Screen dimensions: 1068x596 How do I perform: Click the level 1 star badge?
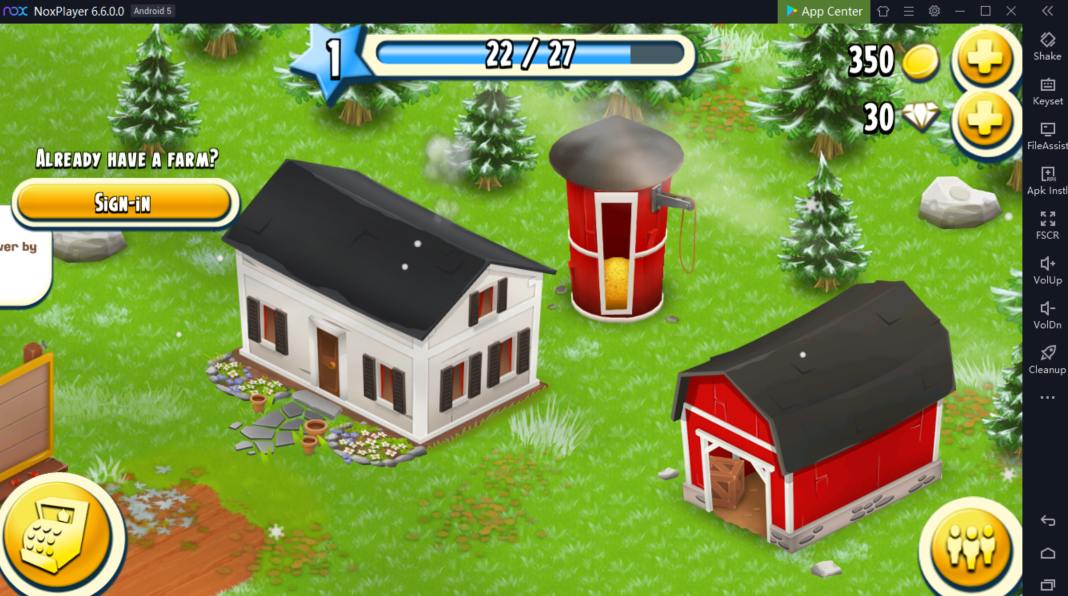328,60
